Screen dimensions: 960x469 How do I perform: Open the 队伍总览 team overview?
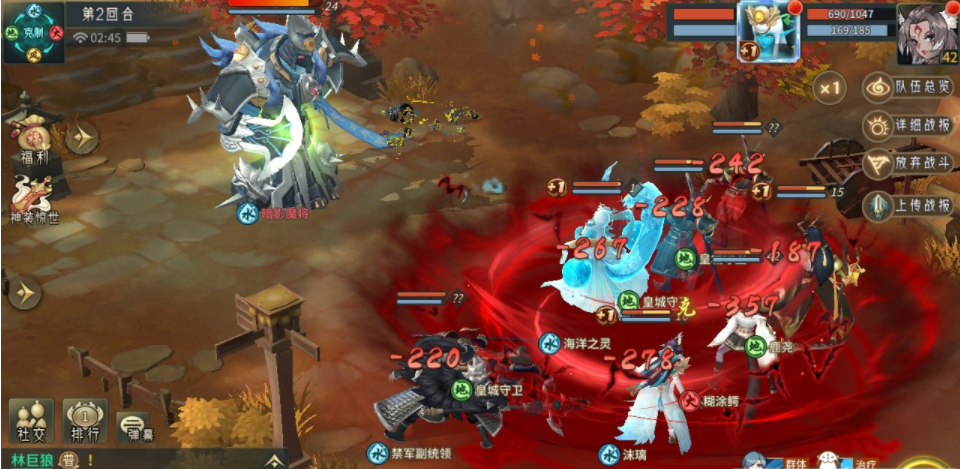click(x=908, y=87)
